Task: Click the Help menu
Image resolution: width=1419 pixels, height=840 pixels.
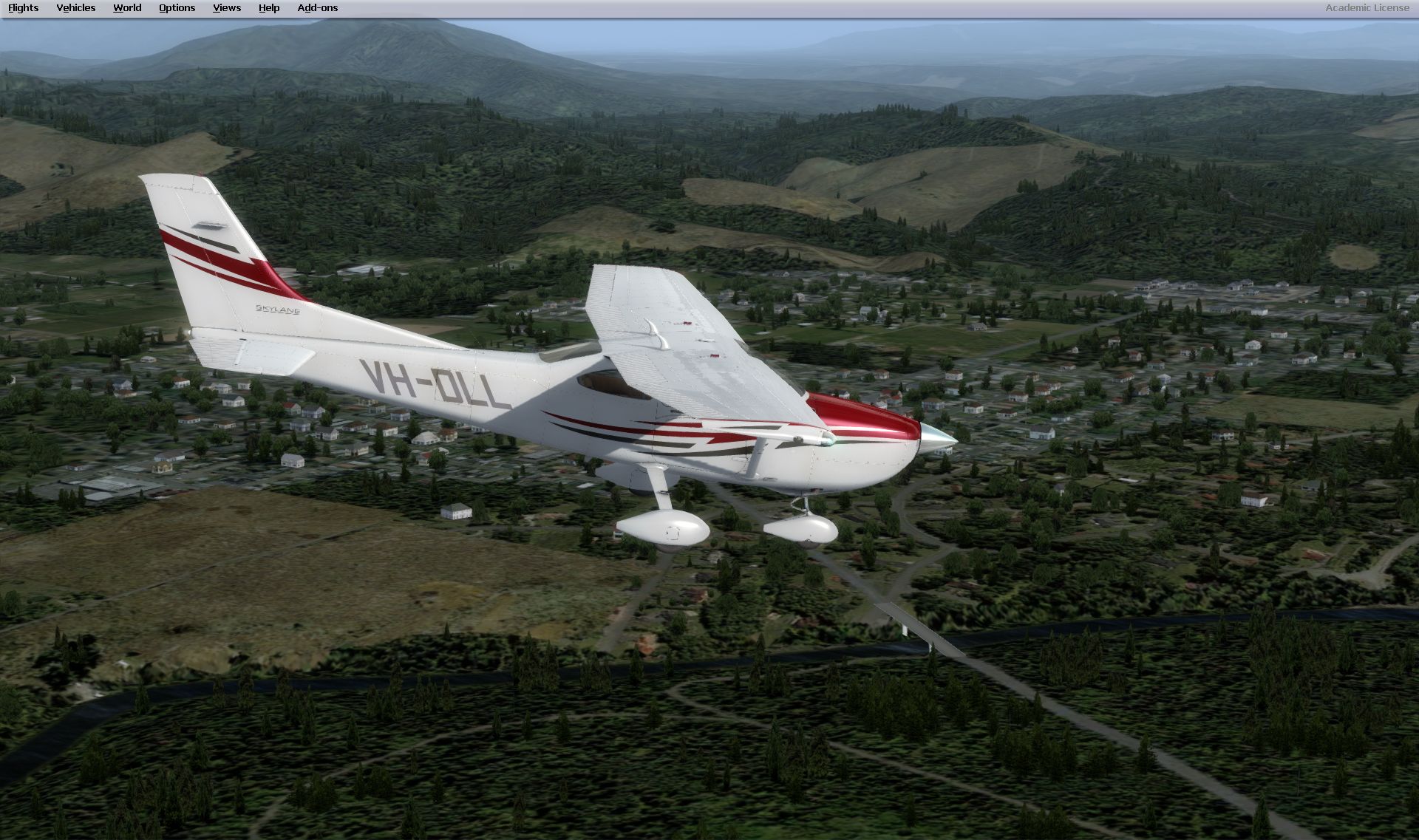Action: [269, 8]
